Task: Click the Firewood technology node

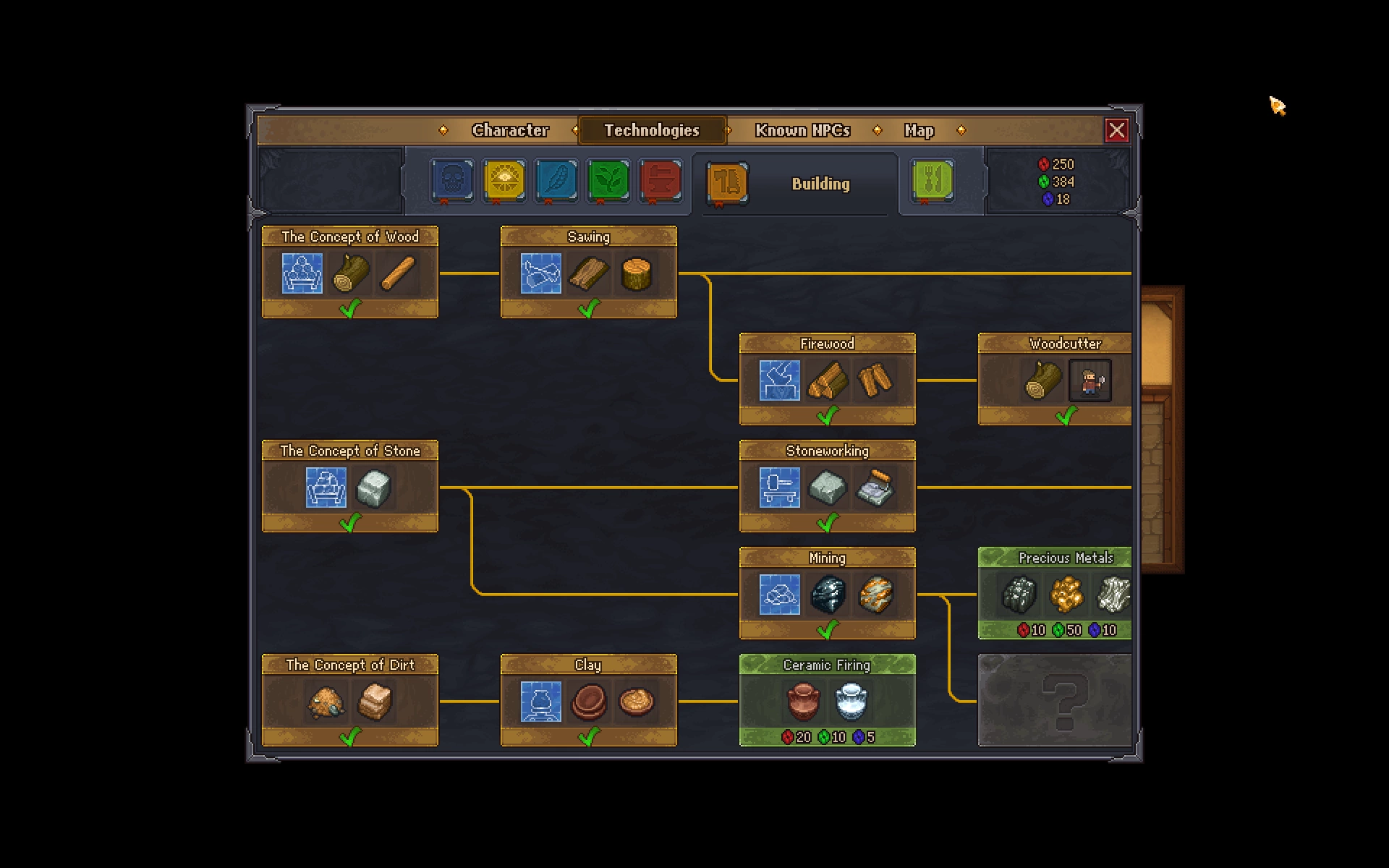Action: coord(827,379)
